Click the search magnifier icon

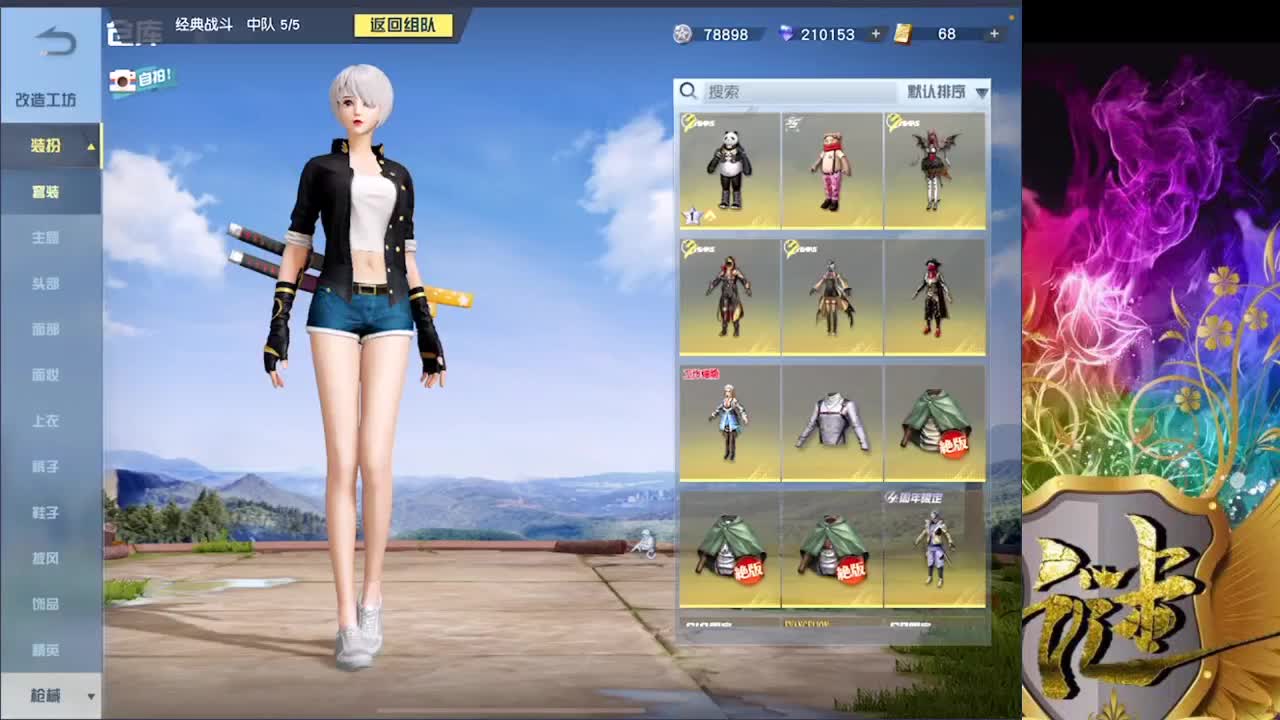click(x=689, y=91)
